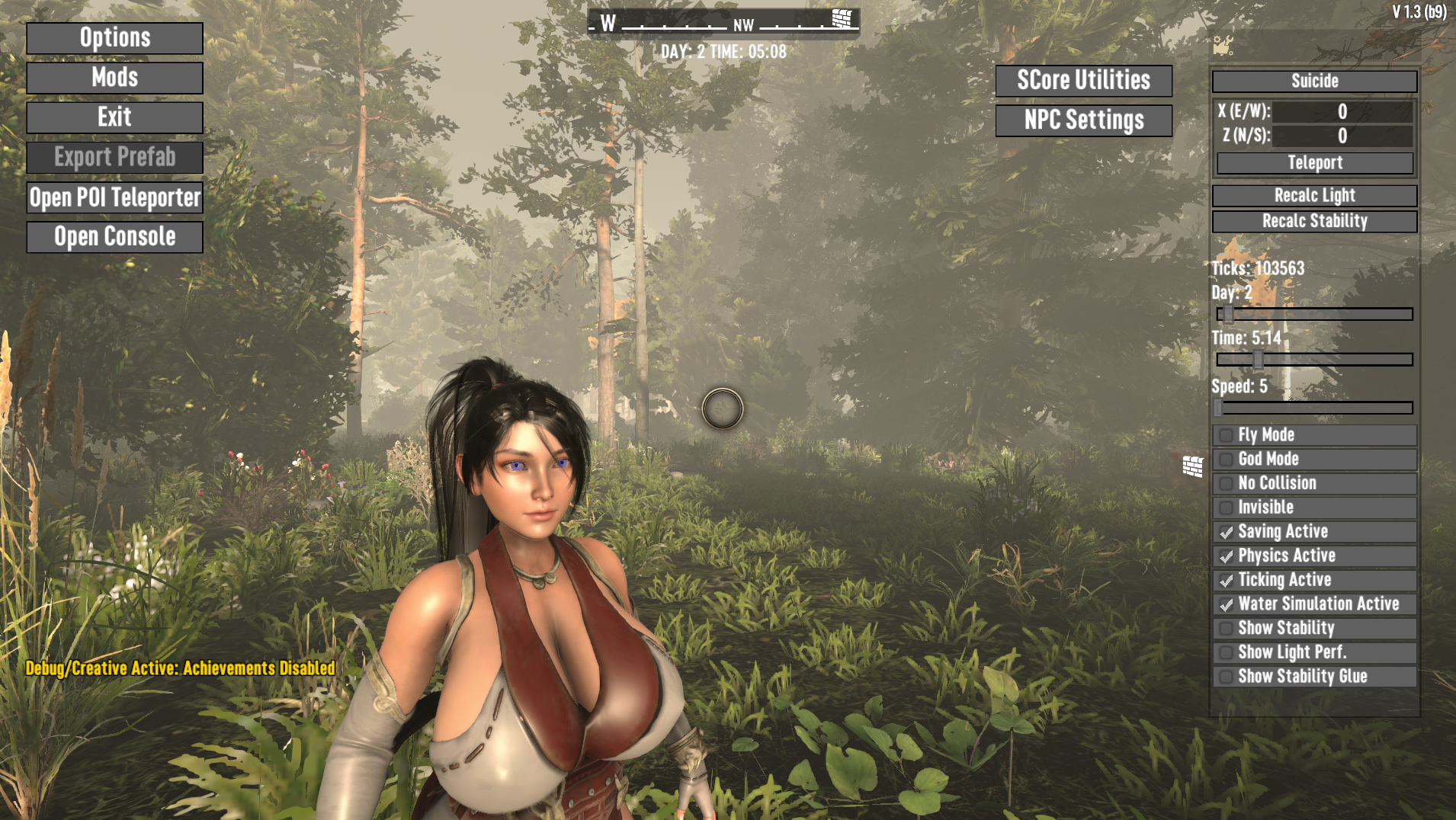Uncheck Water Simulation Active
Viewport: 1456px width, 820px height.
click(x=1227, y=604)
